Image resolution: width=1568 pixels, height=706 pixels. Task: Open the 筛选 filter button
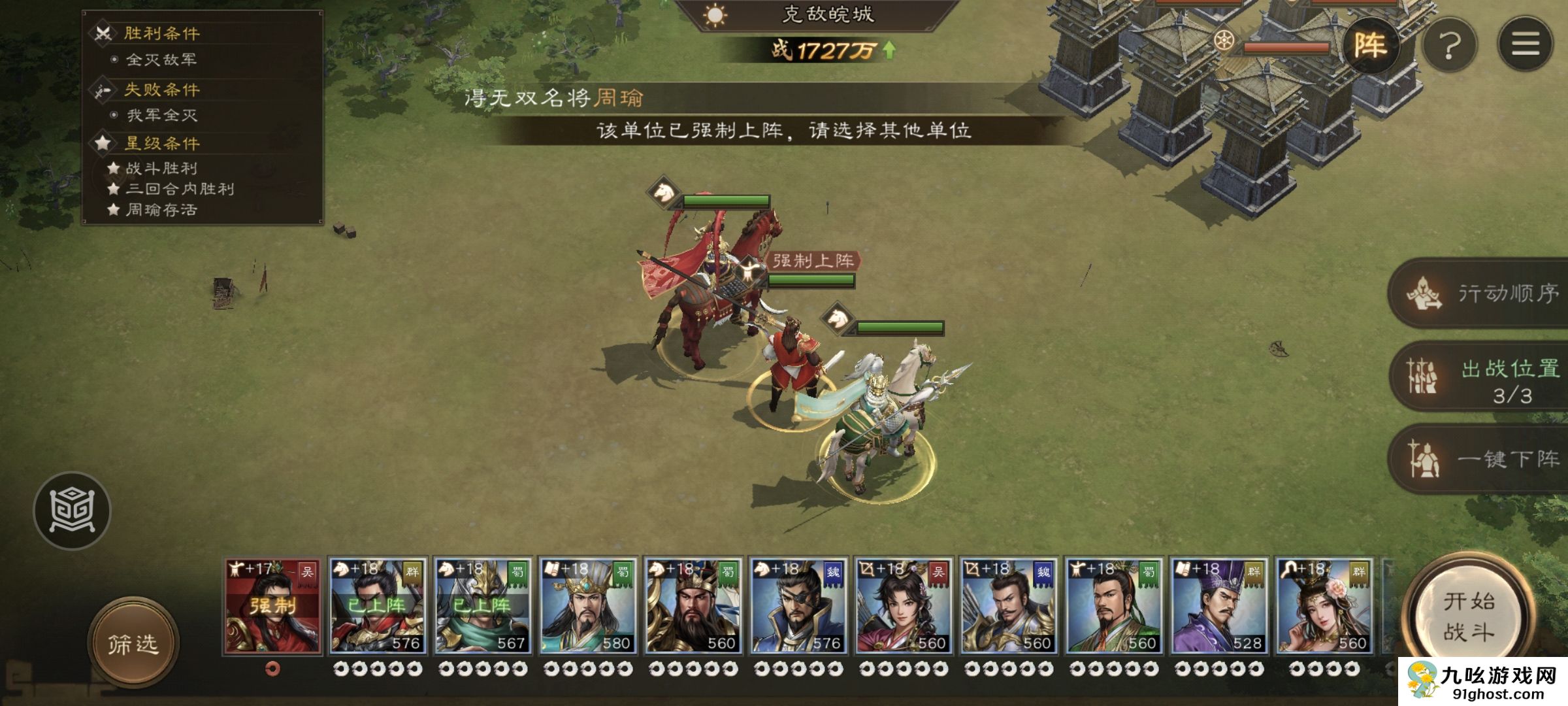[133, 644]
